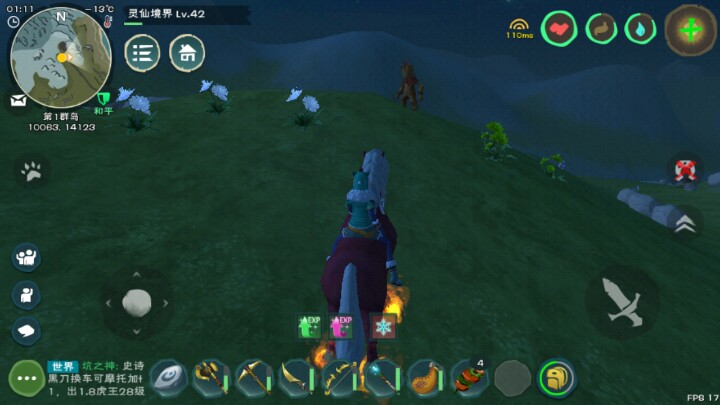The height and width of the screenshot is (405, 720).
Task: Select the bow hotbar slot
Action: tap(340, 378)
